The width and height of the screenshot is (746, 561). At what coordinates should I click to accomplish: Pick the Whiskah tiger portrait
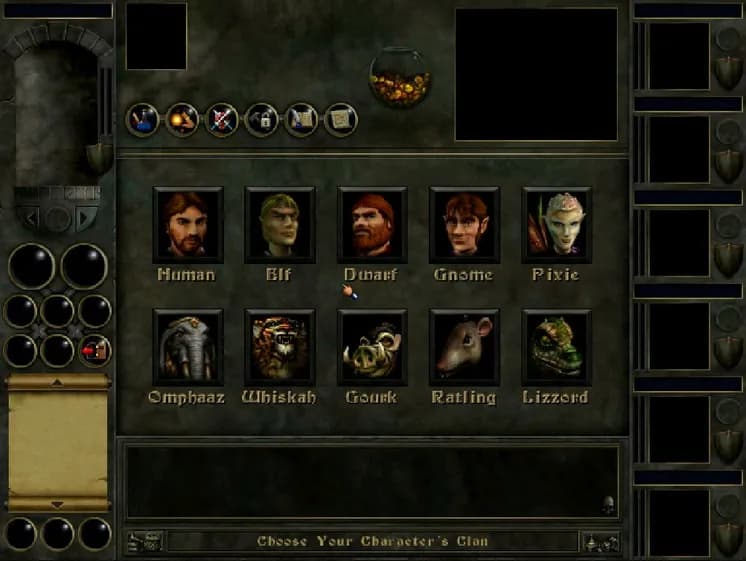(280, 347)
